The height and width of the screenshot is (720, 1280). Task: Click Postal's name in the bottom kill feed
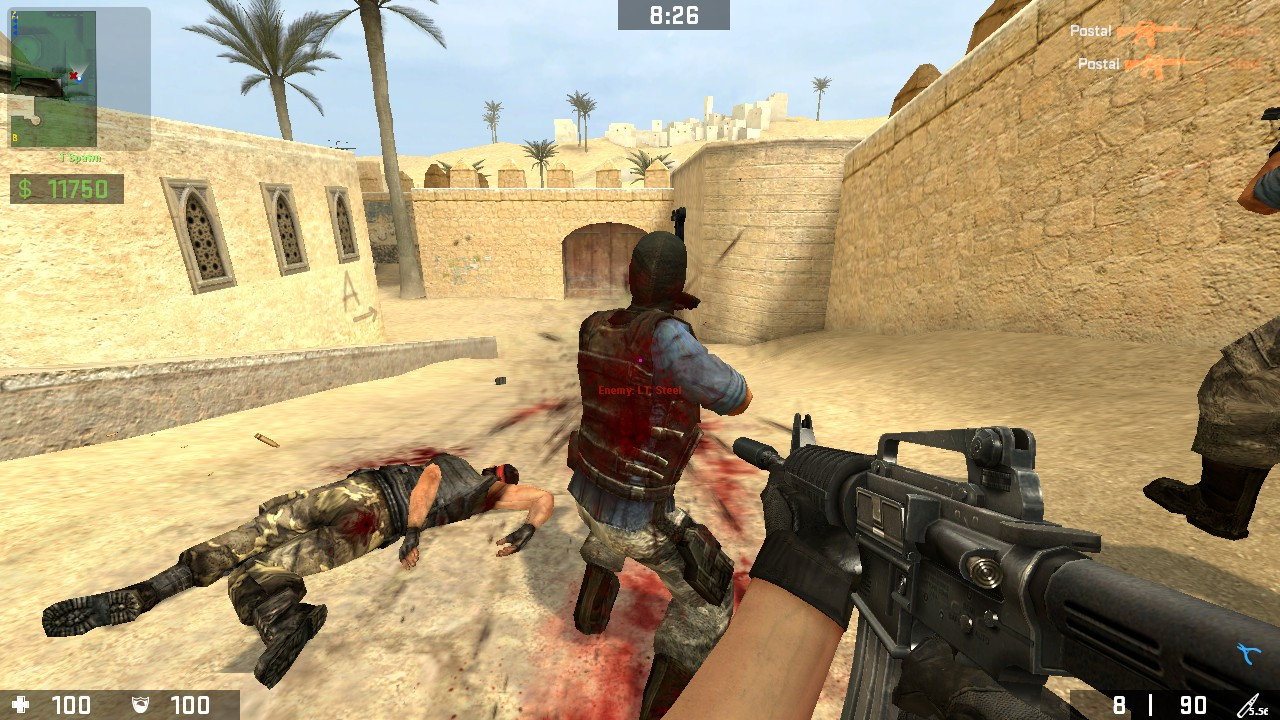click(1098, 64)
